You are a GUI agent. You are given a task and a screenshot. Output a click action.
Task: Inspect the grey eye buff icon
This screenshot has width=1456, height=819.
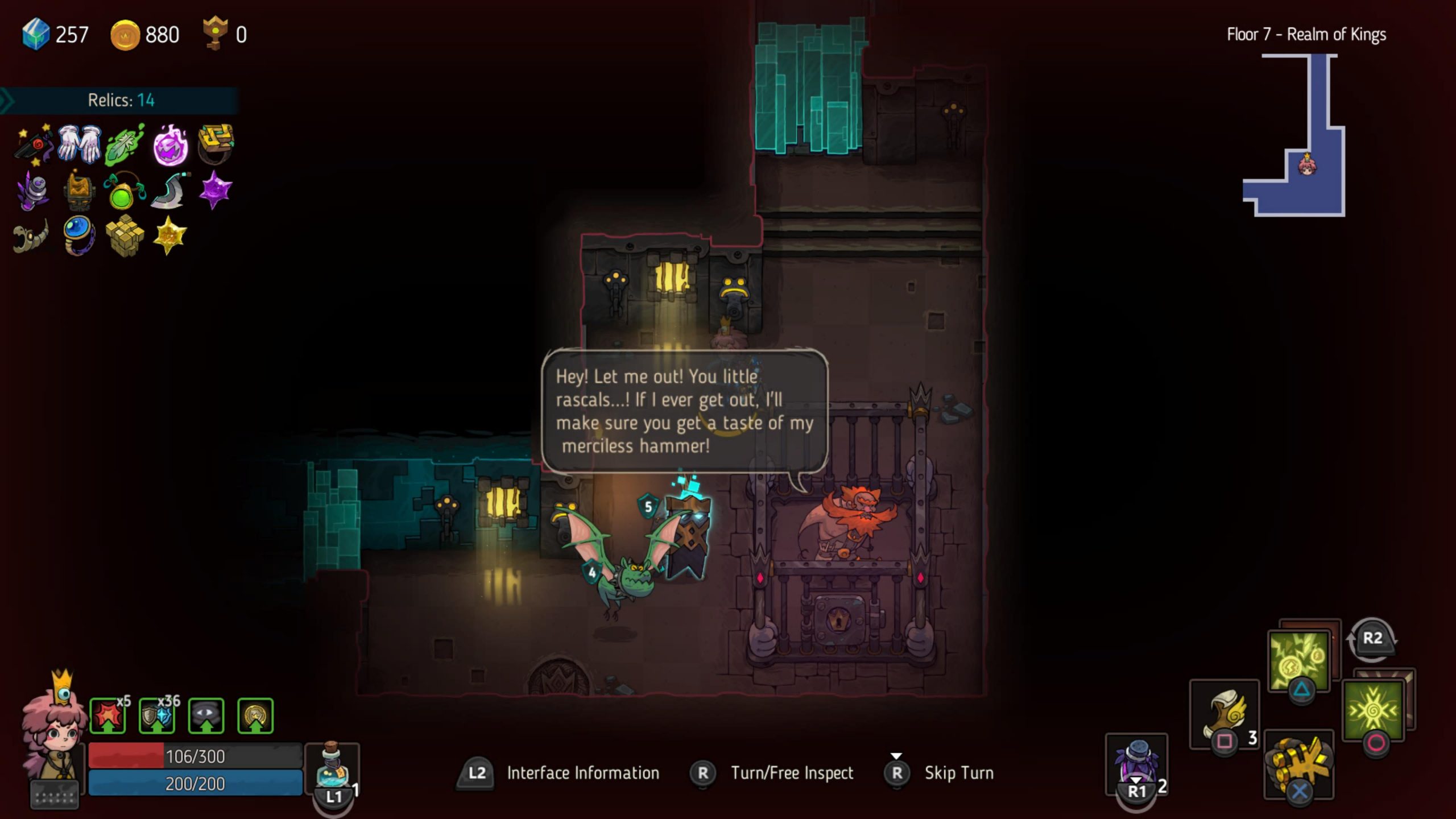pos(206,715)
